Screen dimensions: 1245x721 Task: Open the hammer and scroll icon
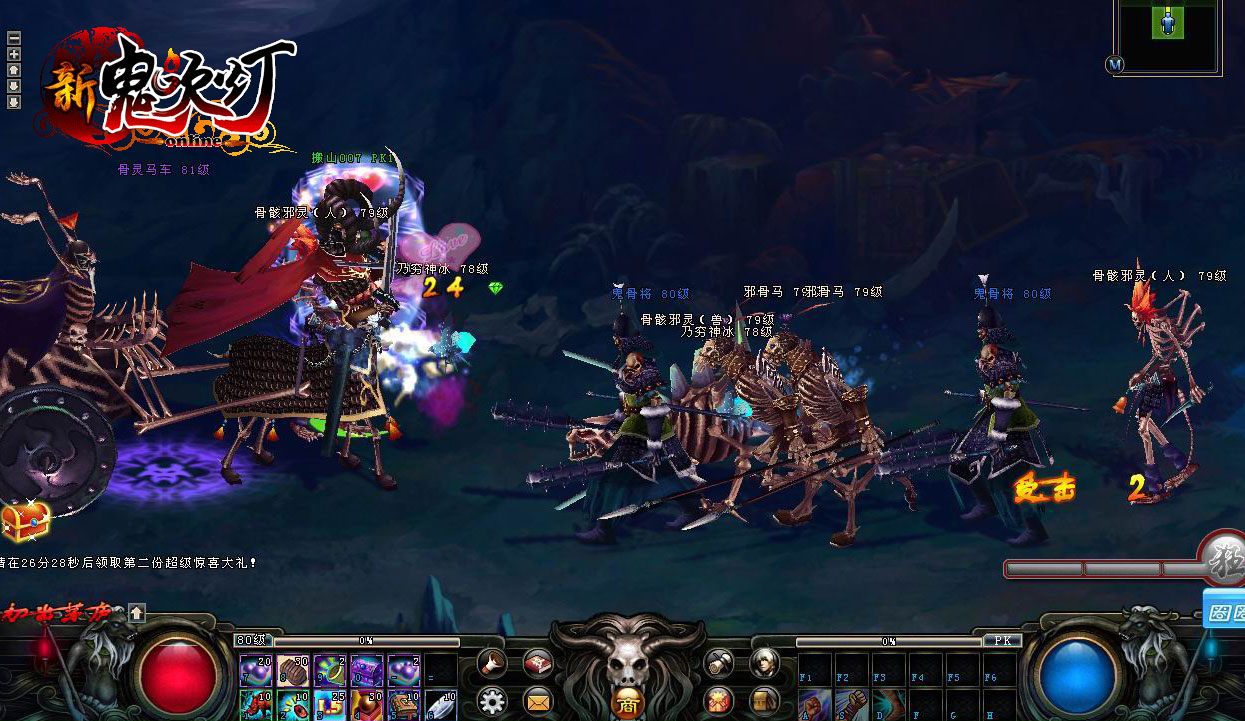[x=718, y=661]
